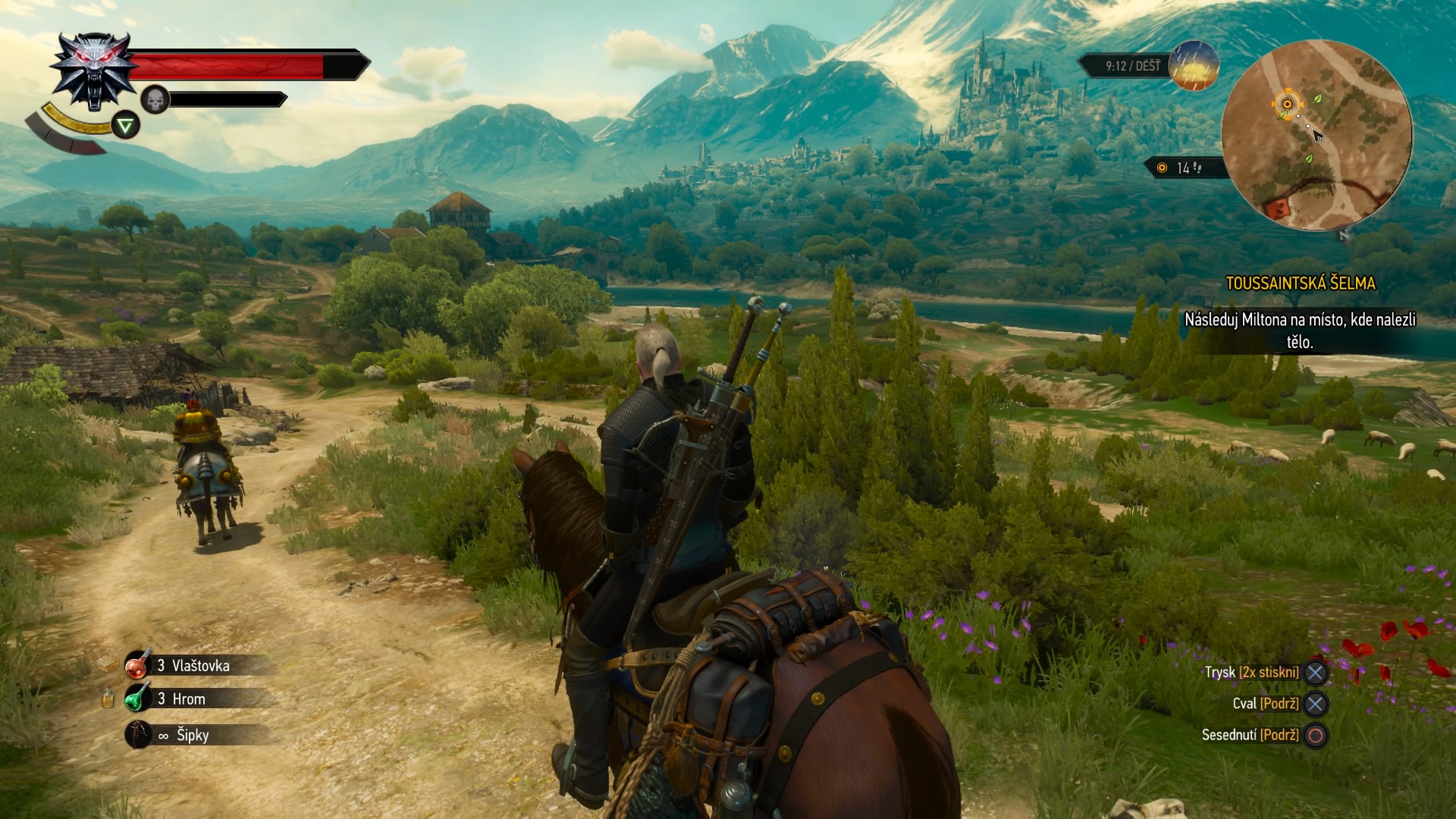1456x819 pixels.
Task: Open the Toussaintská Šelma quest tracker
Action: click(1300, 284)
